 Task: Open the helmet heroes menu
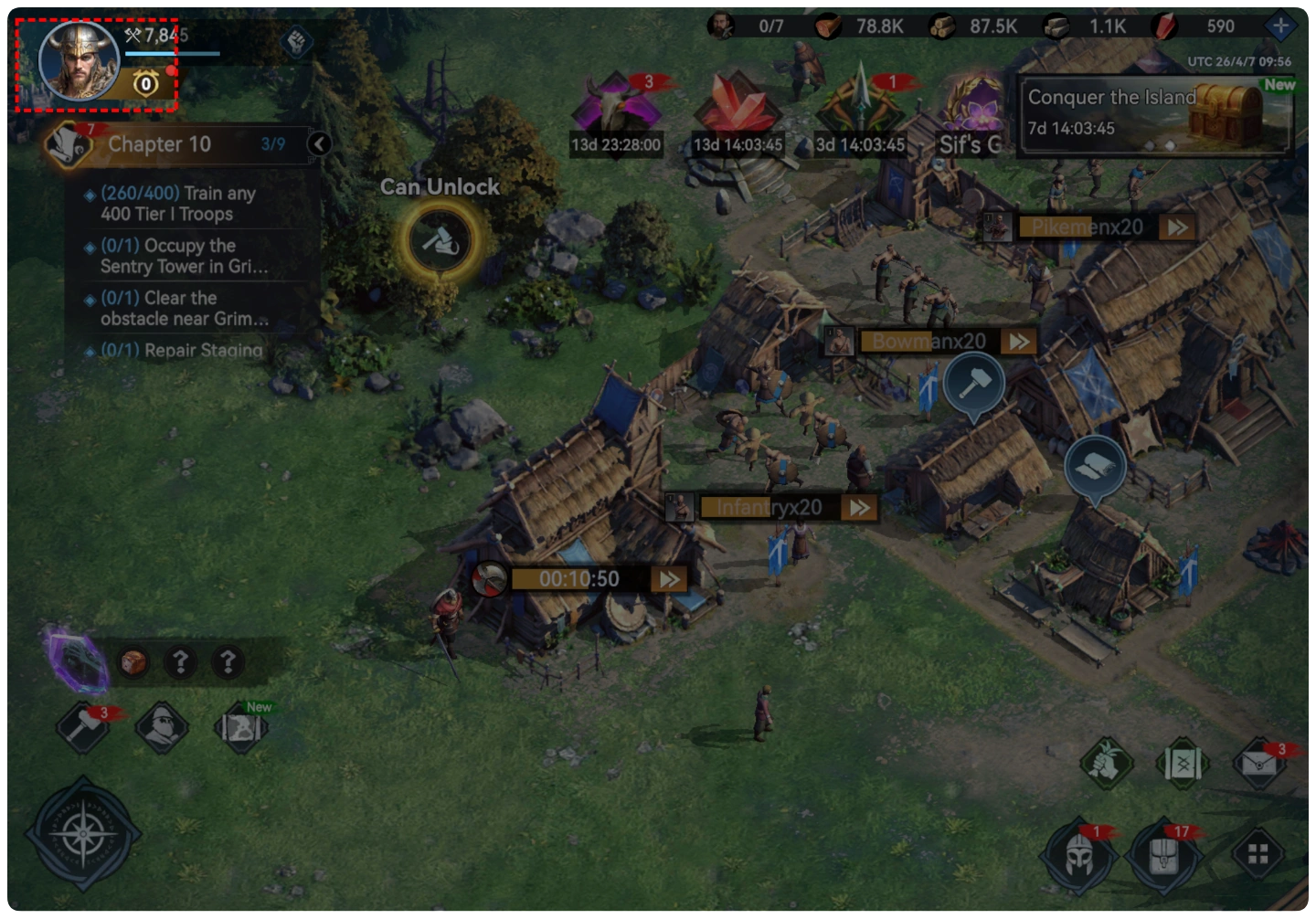click(x=1078, y=855)
